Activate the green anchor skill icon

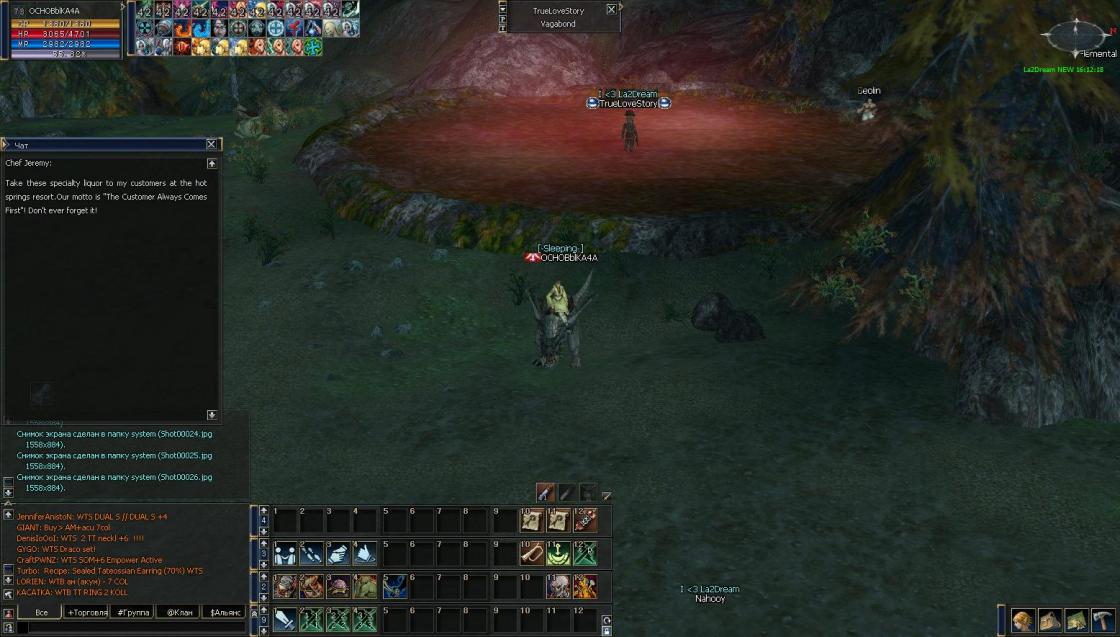coord(559,553)
